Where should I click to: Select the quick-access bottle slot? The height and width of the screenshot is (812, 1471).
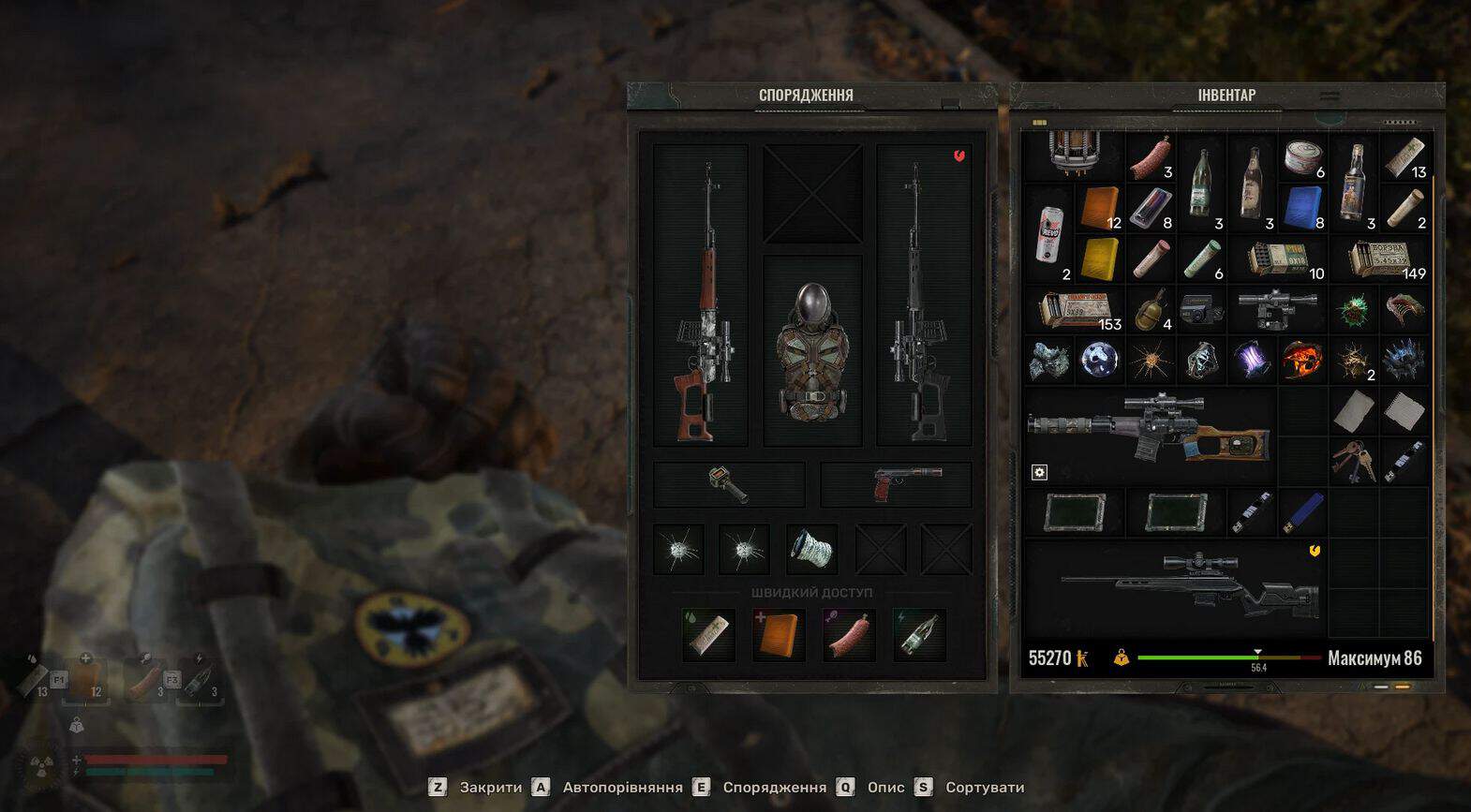[919, 634]
